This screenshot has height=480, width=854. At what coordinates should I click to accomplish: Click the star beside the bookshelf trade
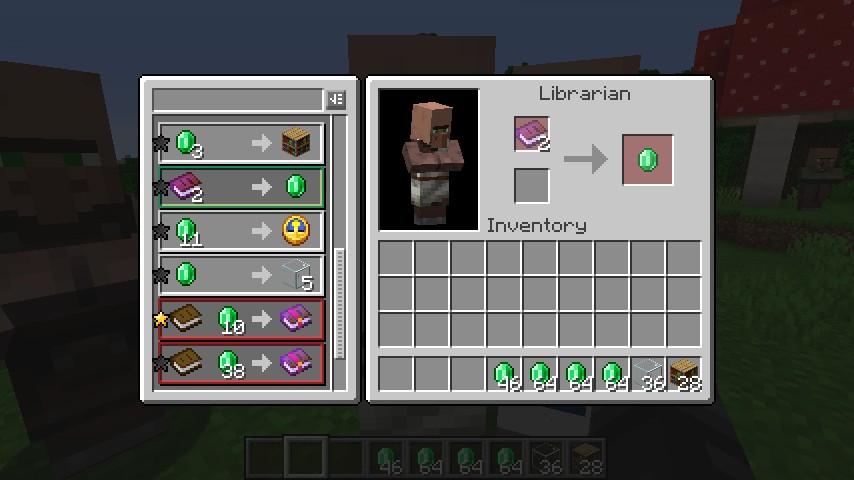point(160,144)
